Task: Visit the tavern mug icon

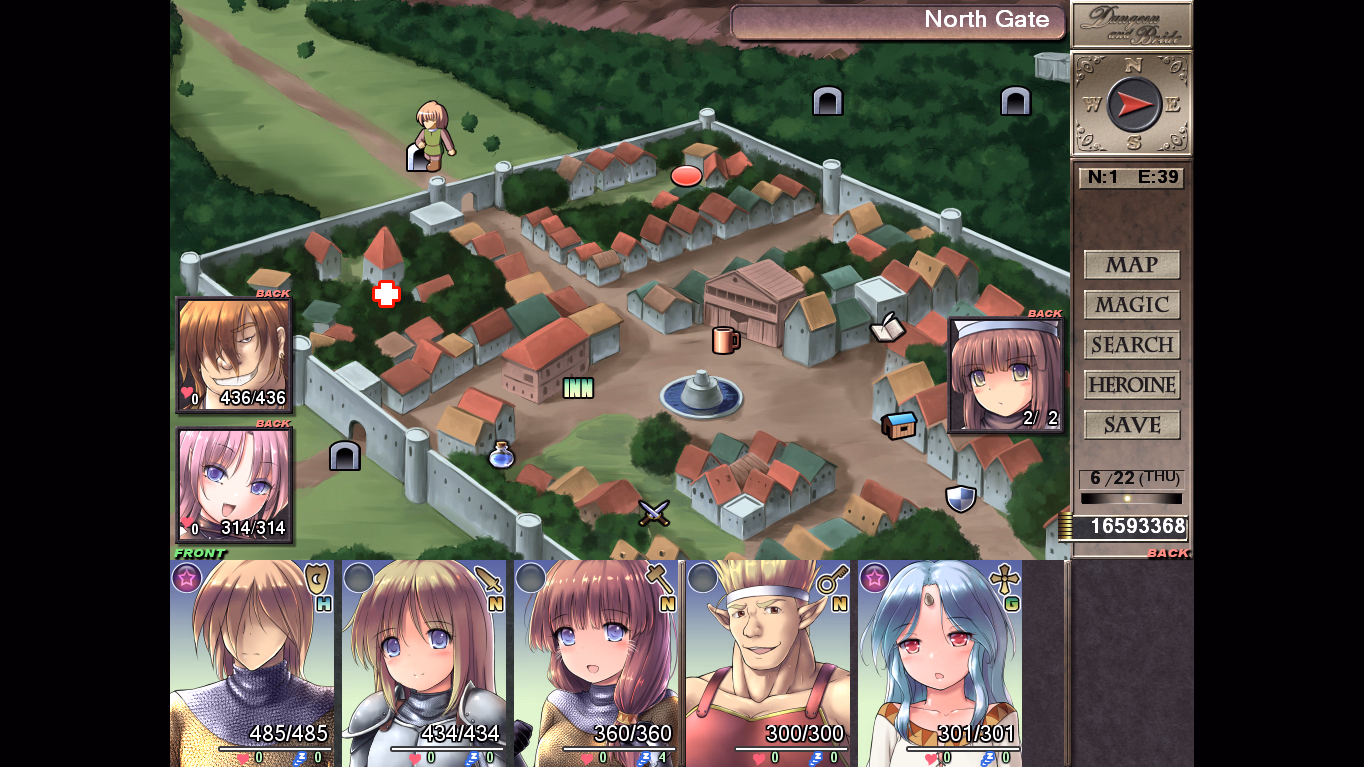Action: click(725, 340)
